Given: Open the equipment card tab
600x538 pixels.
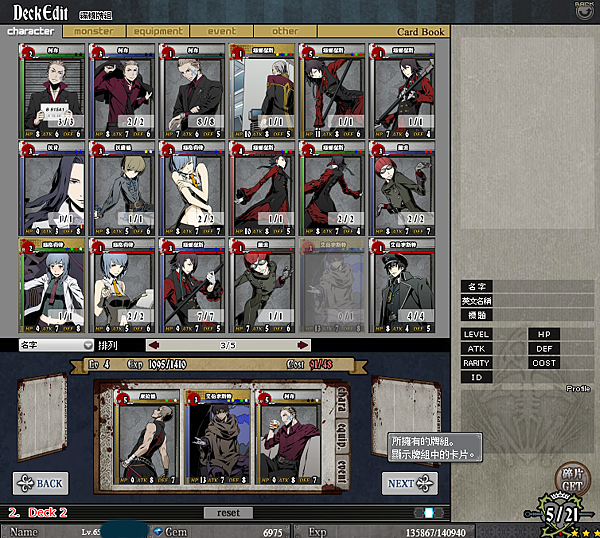Looking at the screenshot, I should point(157,31).
